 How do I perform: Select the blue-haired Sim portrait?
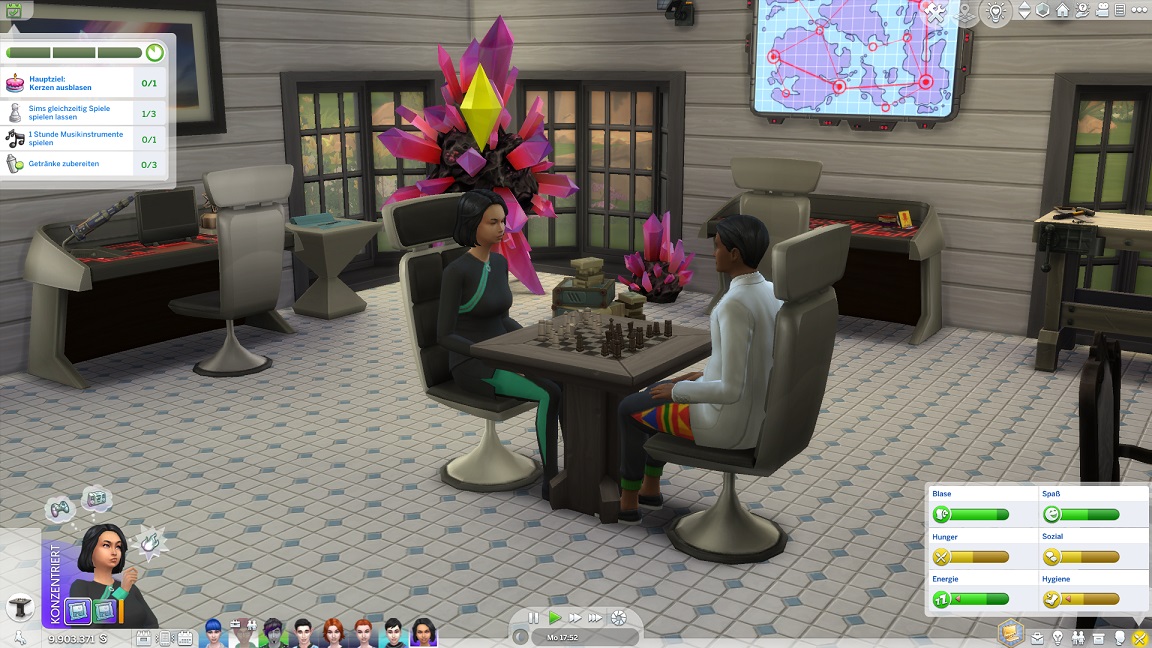[213, 632]
